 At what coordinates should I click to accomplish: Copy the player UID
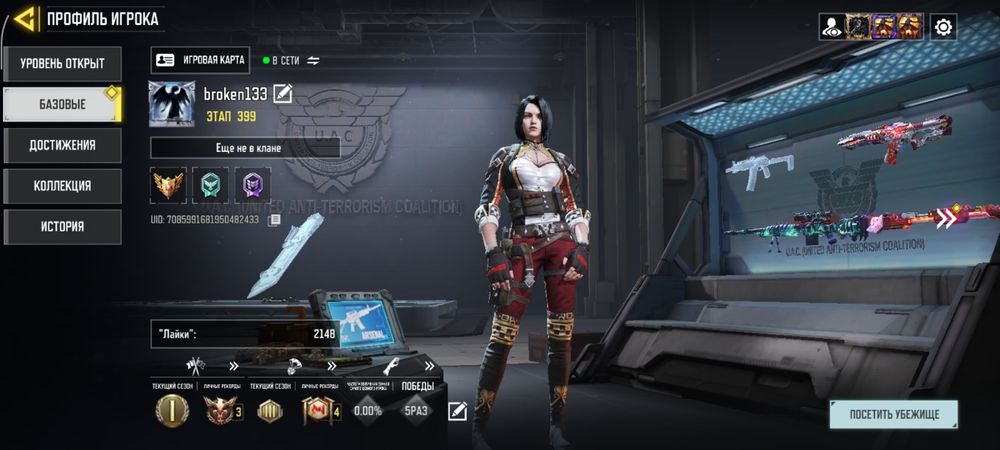pyautogui.click(x=274, y=220)
